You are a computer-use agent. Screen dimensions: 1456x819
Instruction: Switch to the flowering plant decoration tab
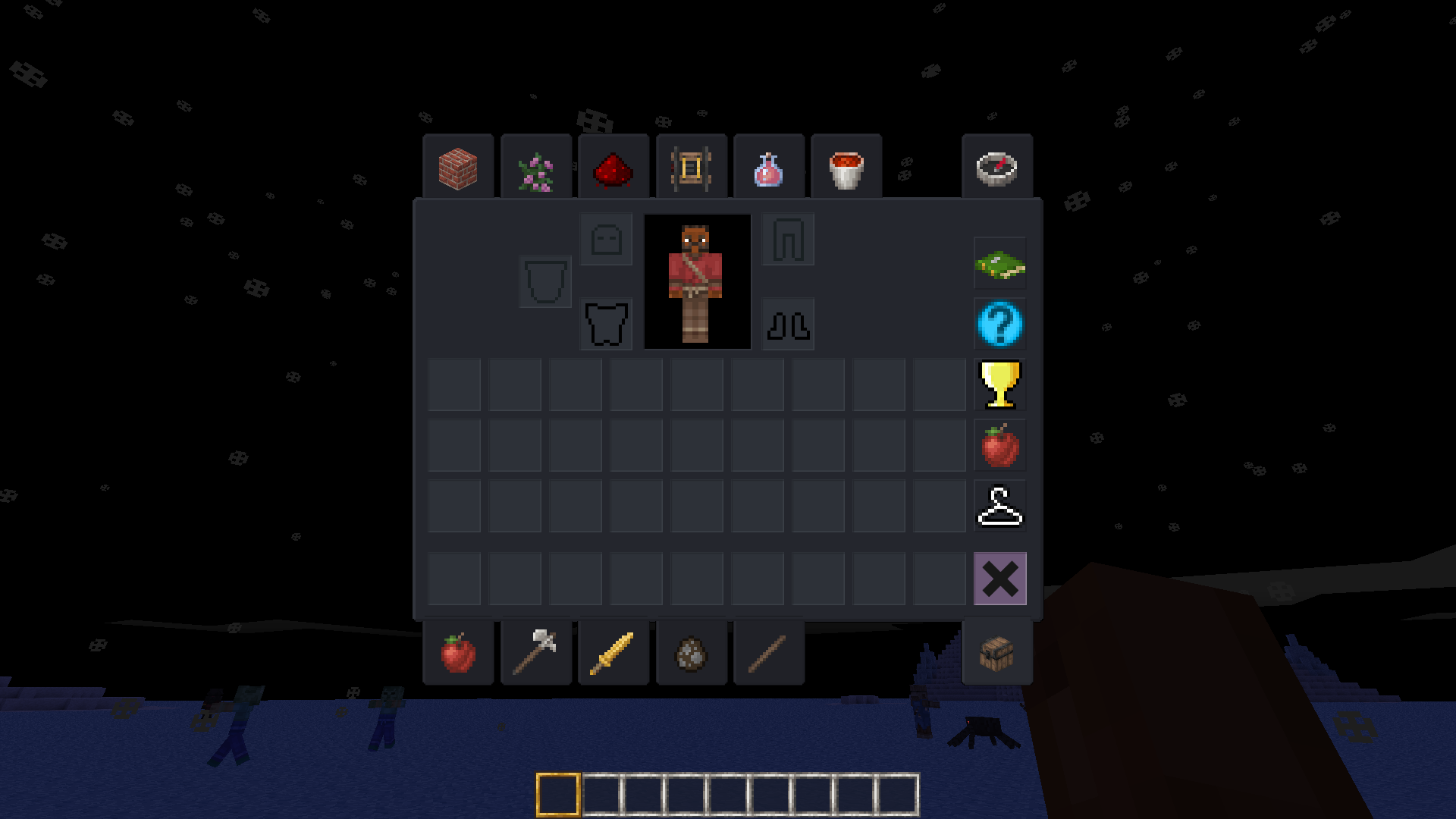click(x=536, y=168)
